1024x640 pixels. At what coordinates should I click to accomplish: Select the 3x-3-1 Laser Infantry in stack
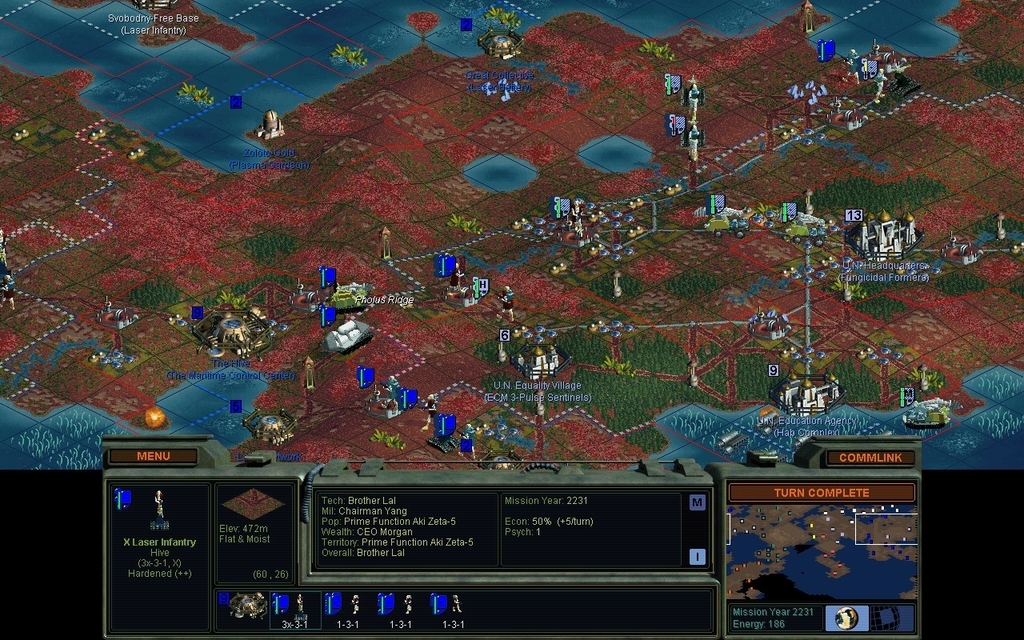[x=295, y=608]
